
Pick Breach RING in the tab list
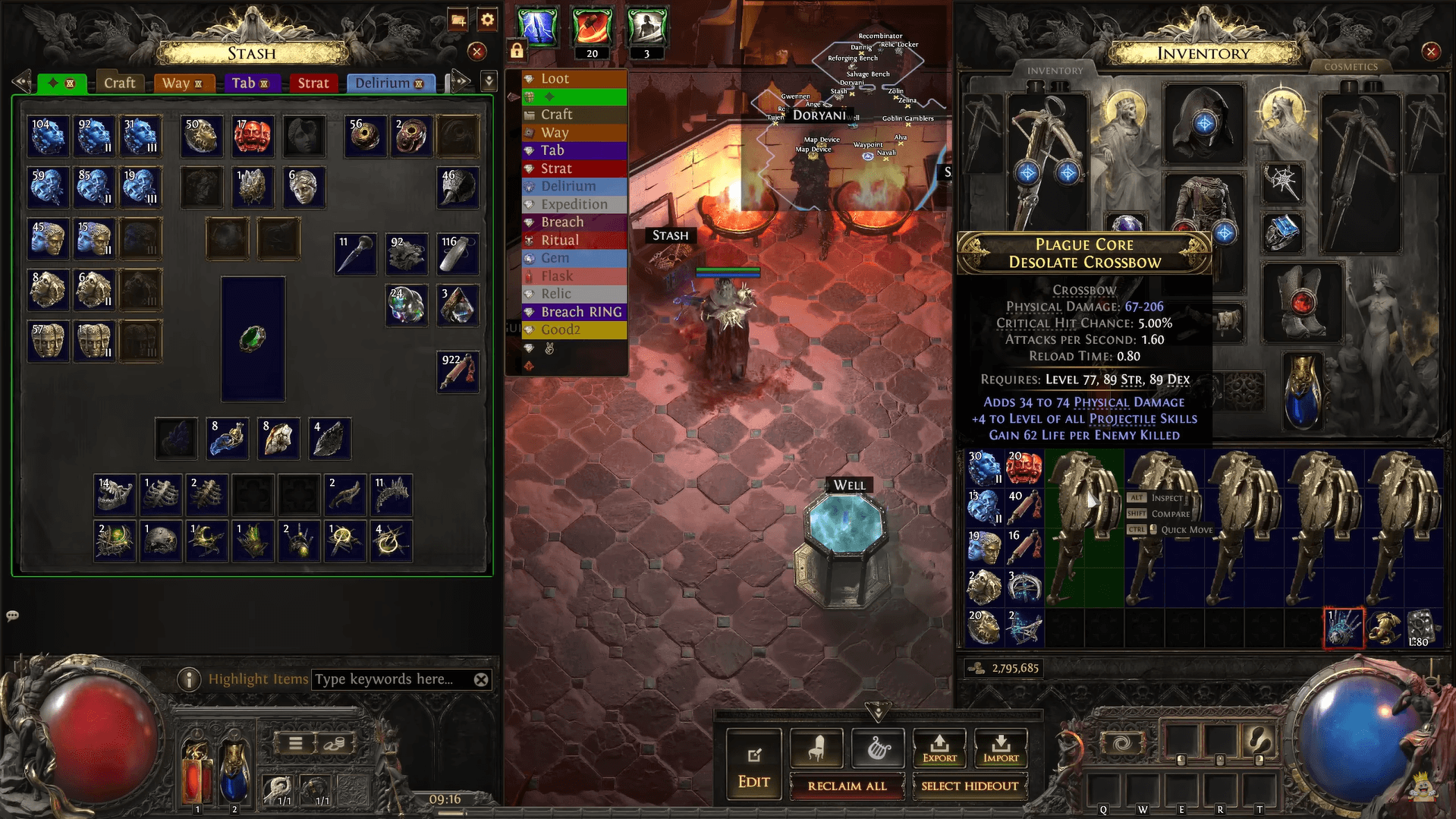pyautogui.click(x=580, y=312)
